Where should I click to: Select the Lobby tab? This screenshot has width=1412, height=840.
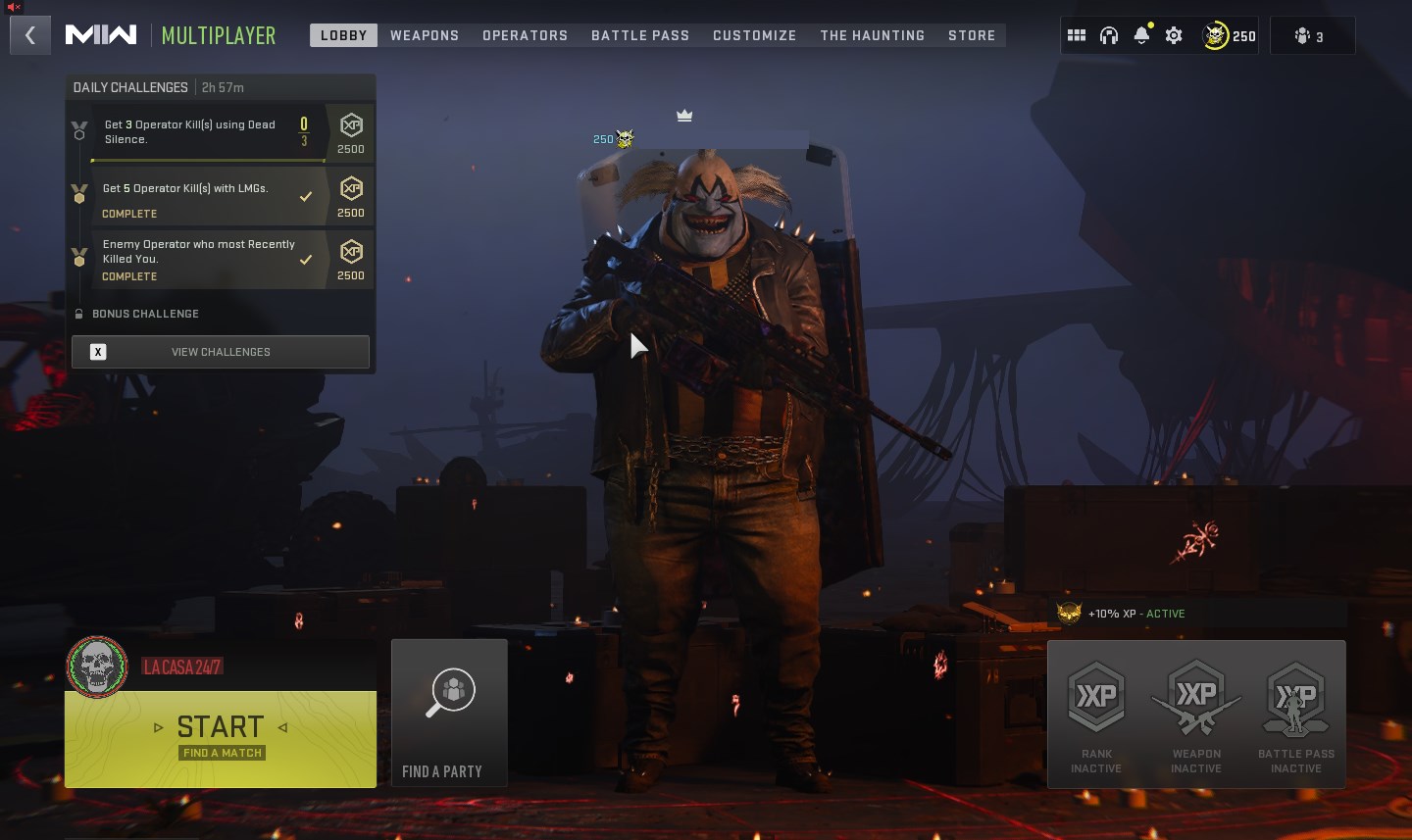tap(343, 35)
